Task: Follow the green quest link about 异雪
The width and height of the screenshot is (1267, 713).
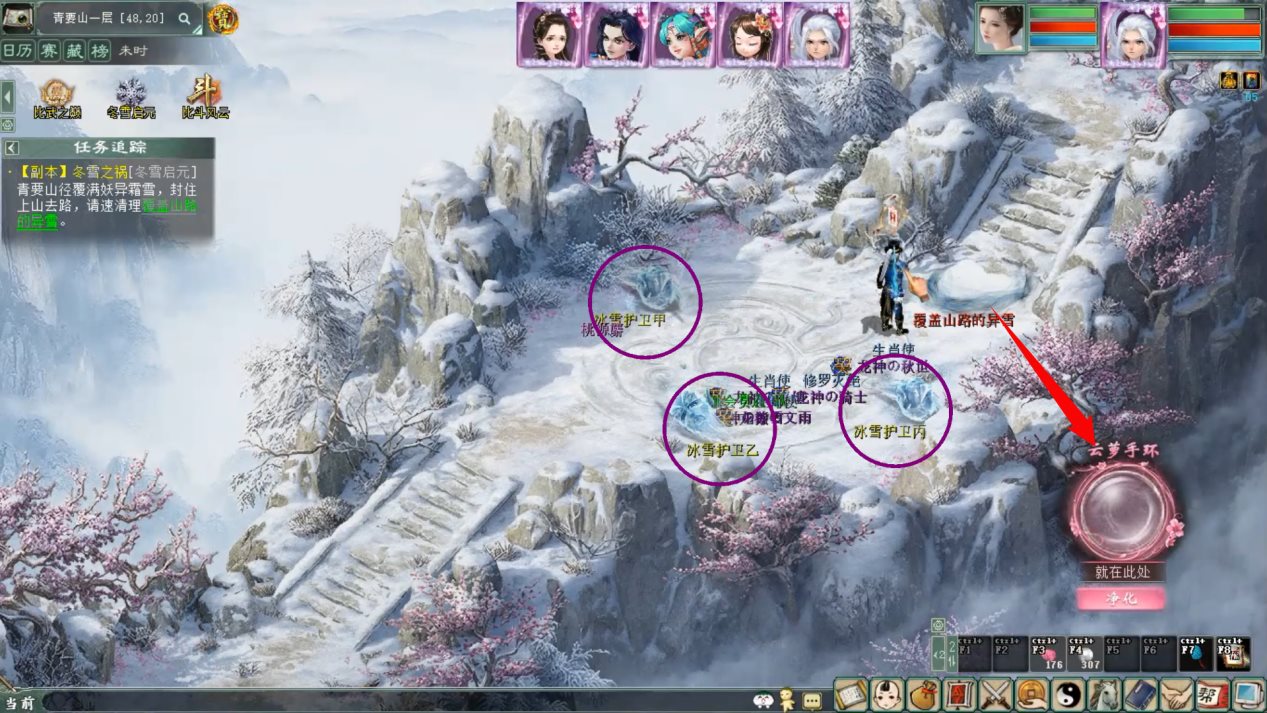Action: [168, 206]
